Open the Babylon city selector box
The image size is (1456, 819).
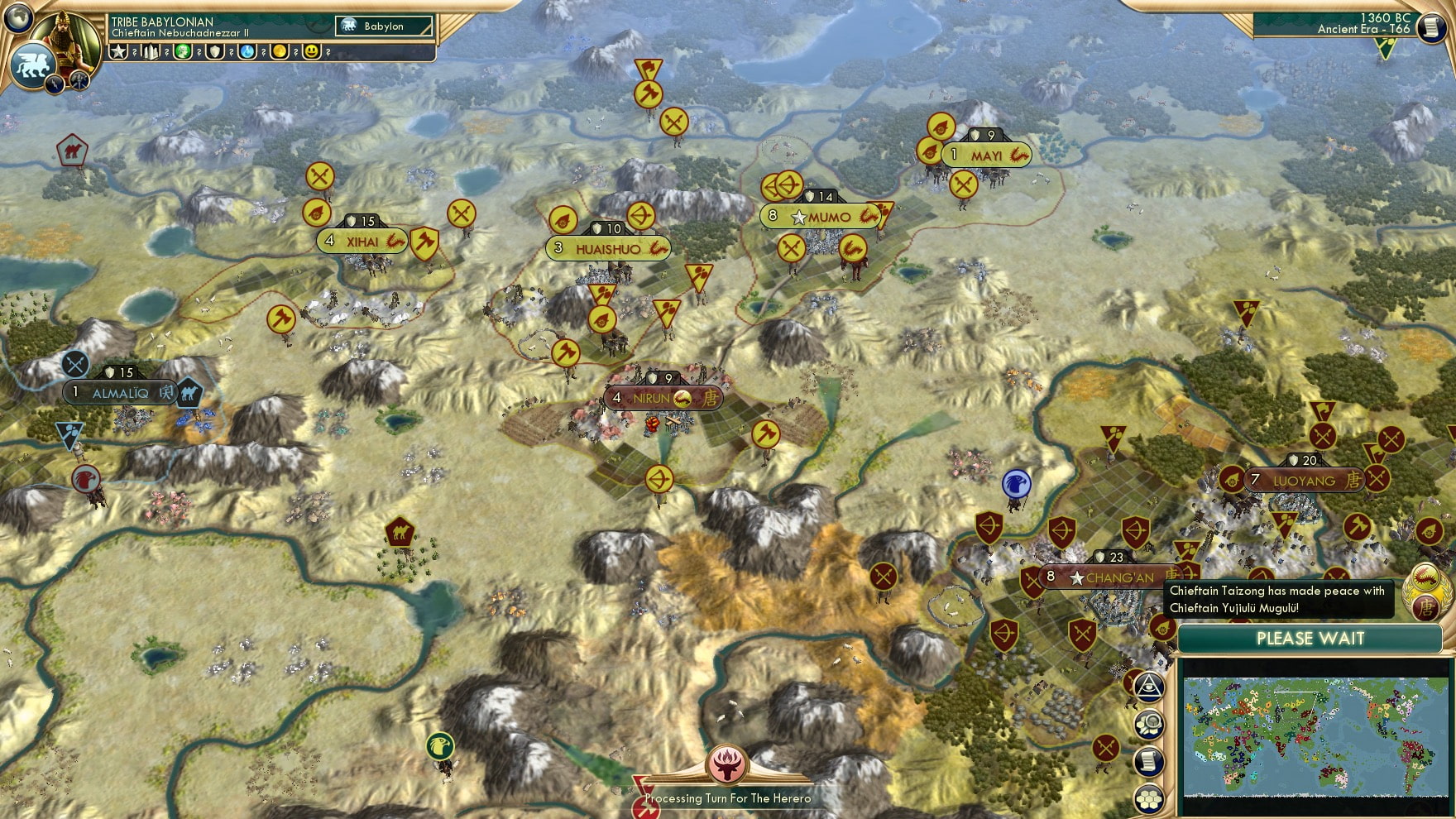pyautogui.click(x=384, y=26)
